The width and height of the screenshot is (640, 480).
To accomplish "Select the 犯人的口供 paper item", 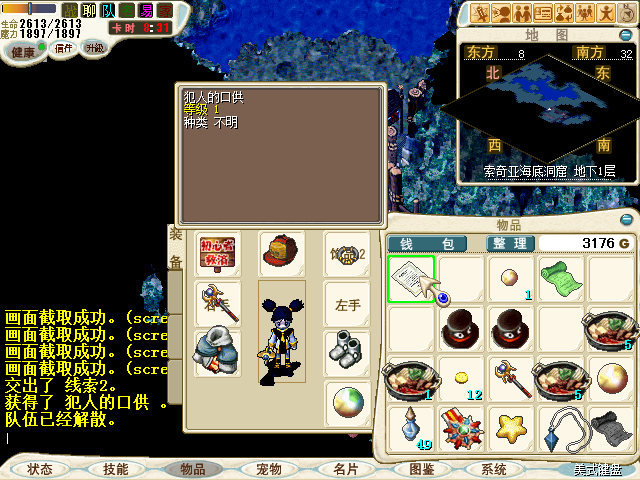I will click(411, 279).
